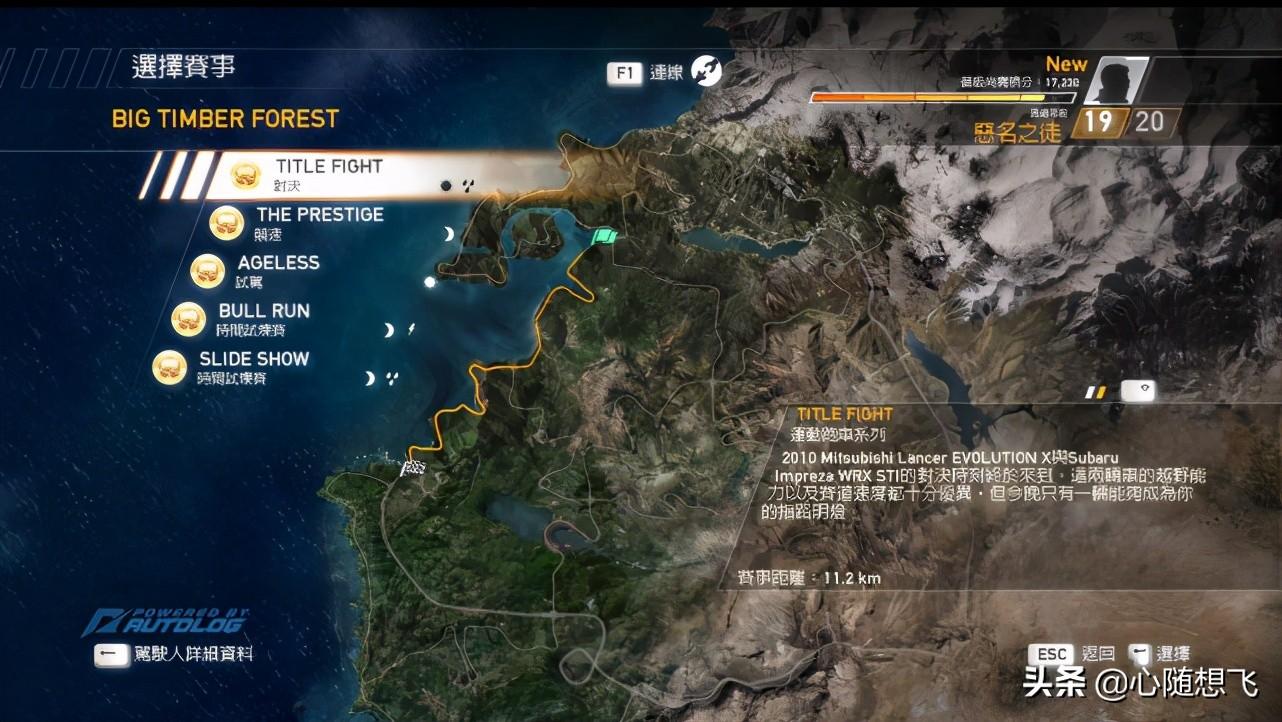Click the checkered finish flag marker

pyautogui.click(x=412, y=467)
